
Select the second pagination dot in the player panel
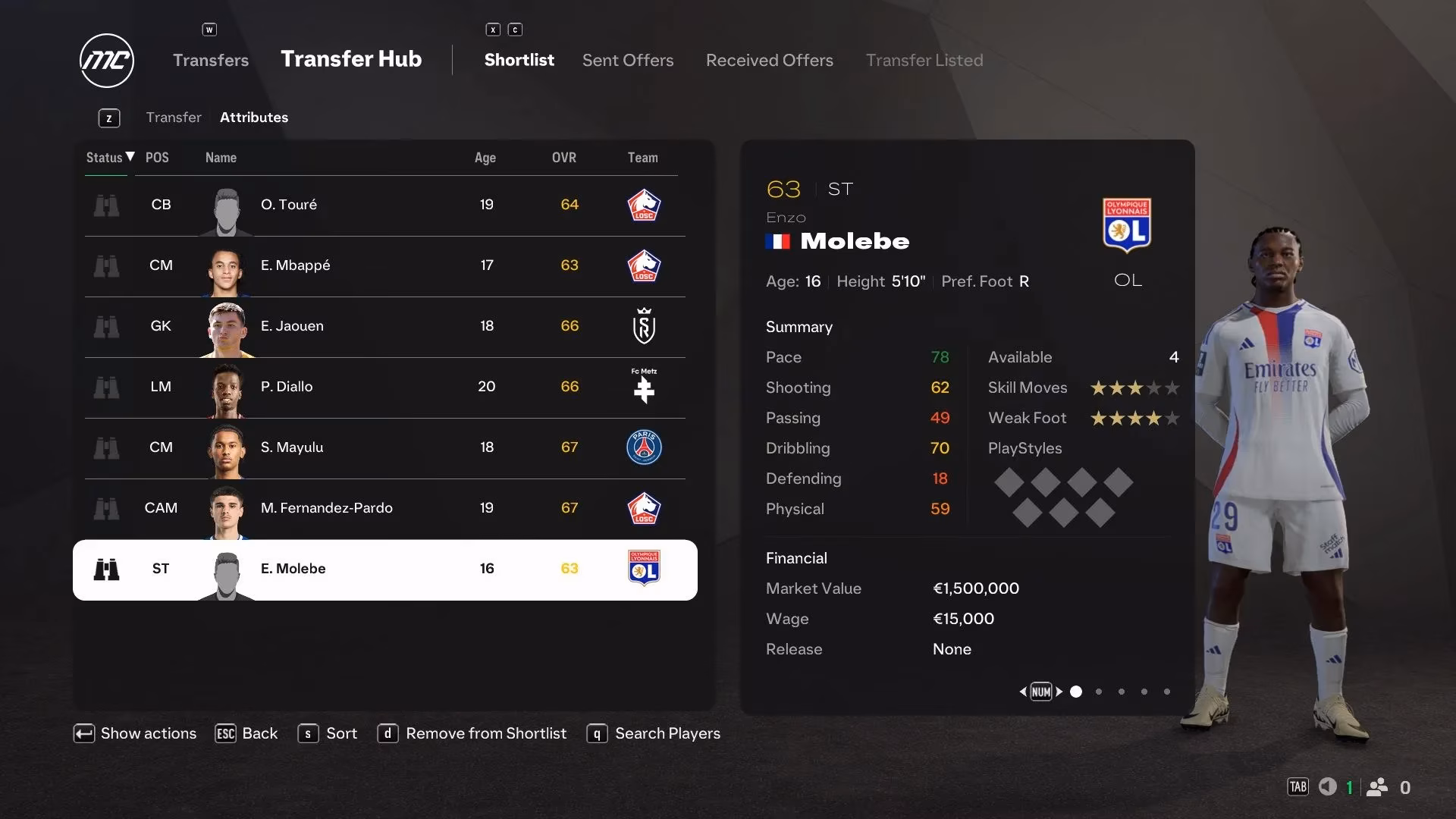point(1098,692)
